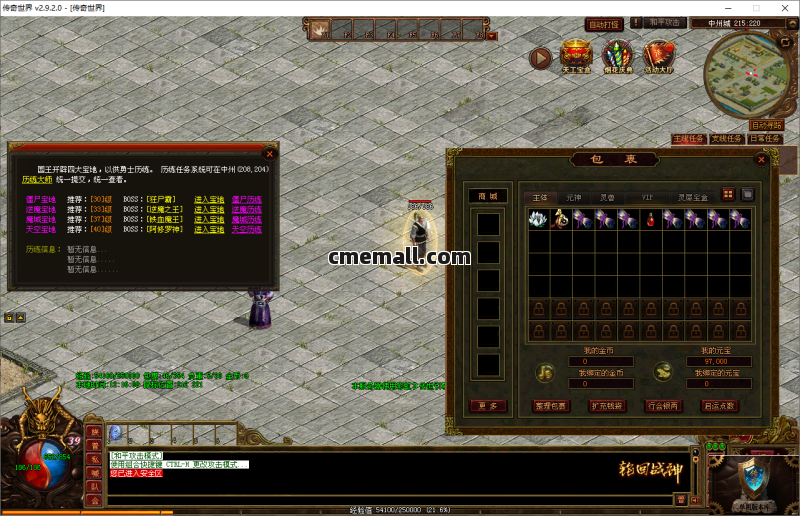The width and height of the screenshot is (800, 516).
Task: Click the 扩充钱袋 expand pouch button
Action: (x=606, y=406)
